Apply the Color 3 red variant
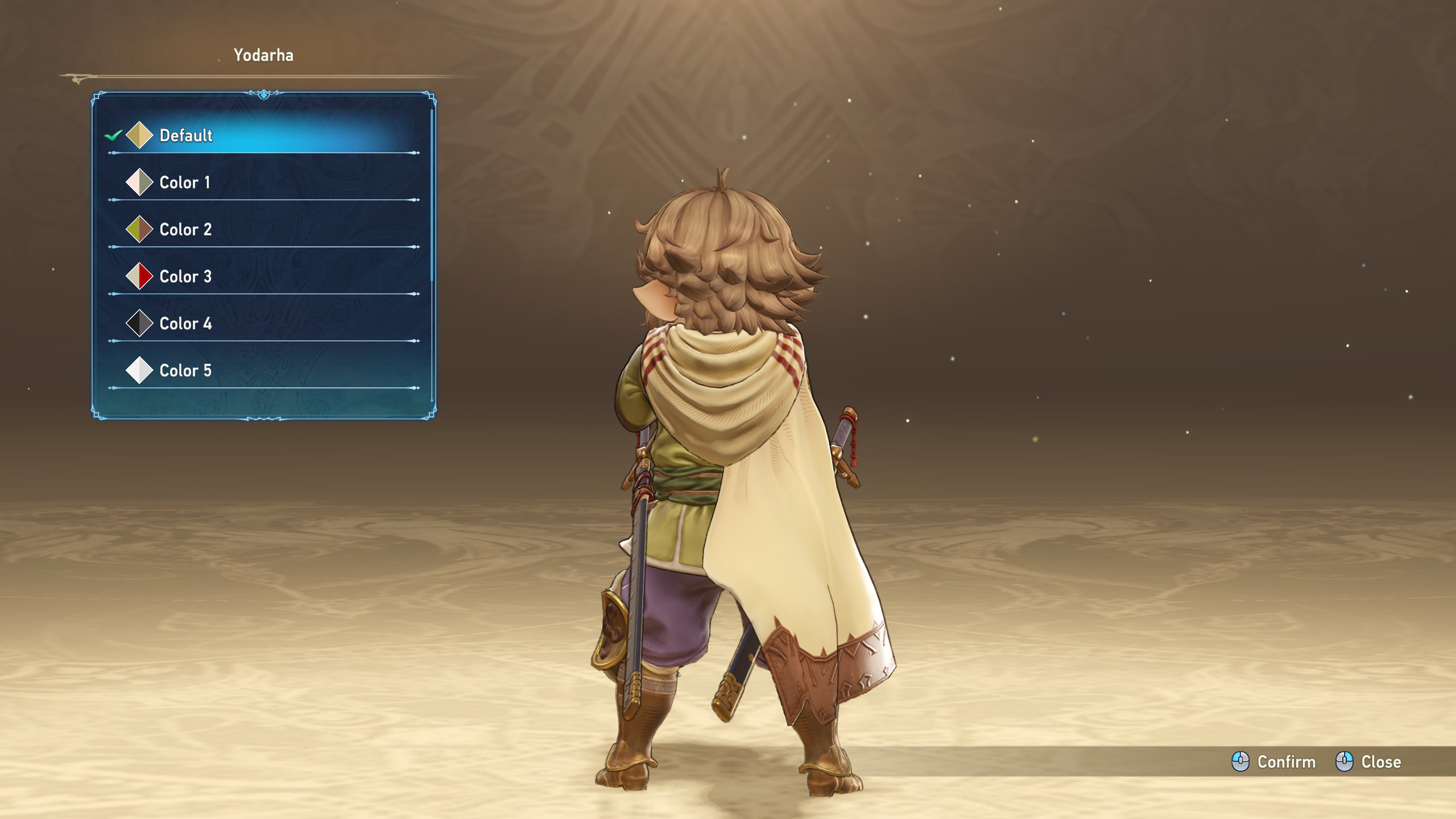This screenshot has width=1456, height=819. [185, 277]
